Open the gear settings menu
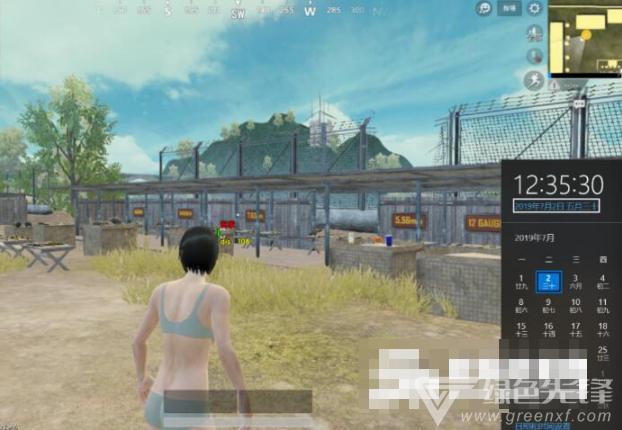Screen dimensions: 622x430 tap(535, 8)
